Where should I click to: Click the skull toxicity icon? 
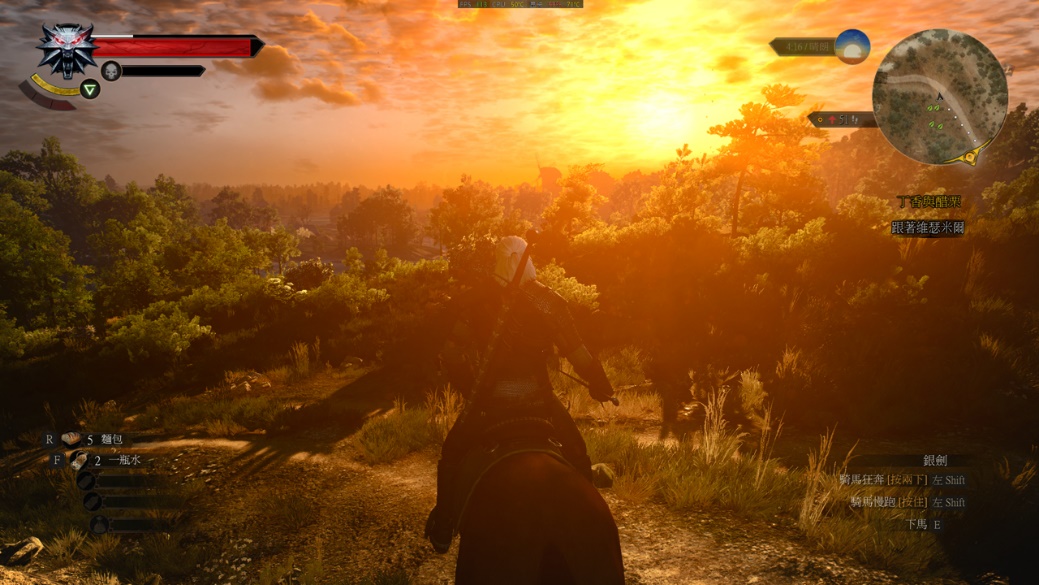pos(111,70)
